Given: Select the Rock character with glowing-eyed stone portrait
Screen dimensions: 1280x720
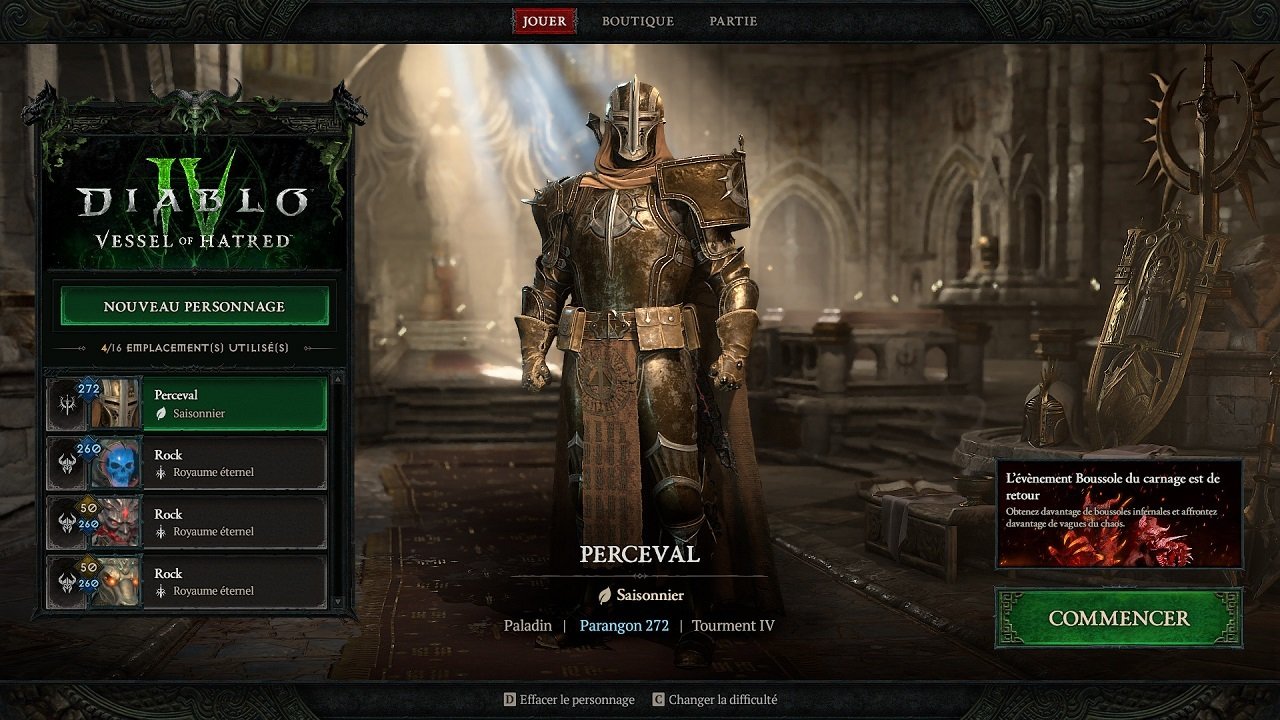Looking at the screenshot, I should [x=234, y=581].
